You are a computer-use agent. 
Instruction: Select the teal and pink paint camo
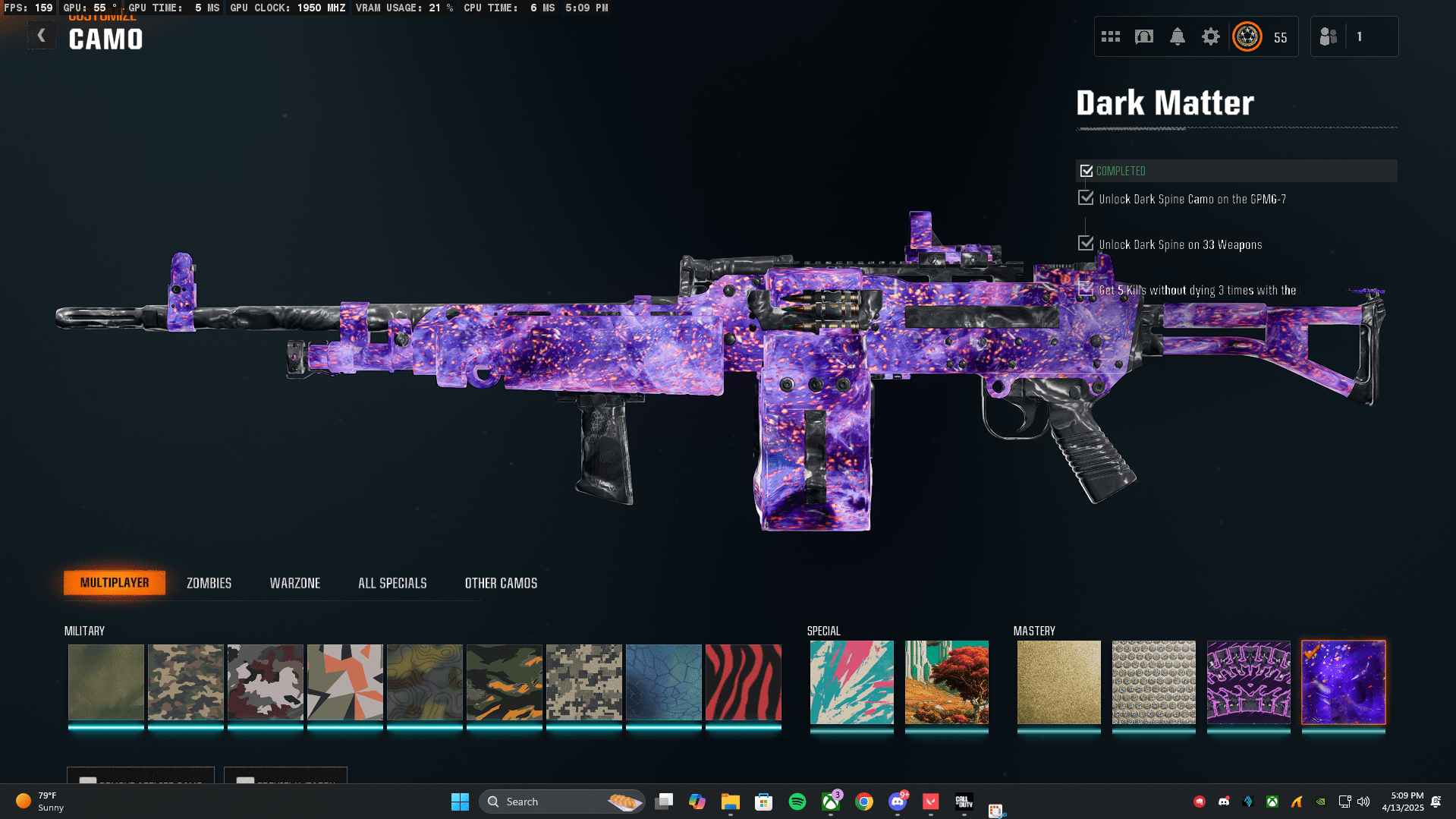pyautogui.click(x=851, y=682)
